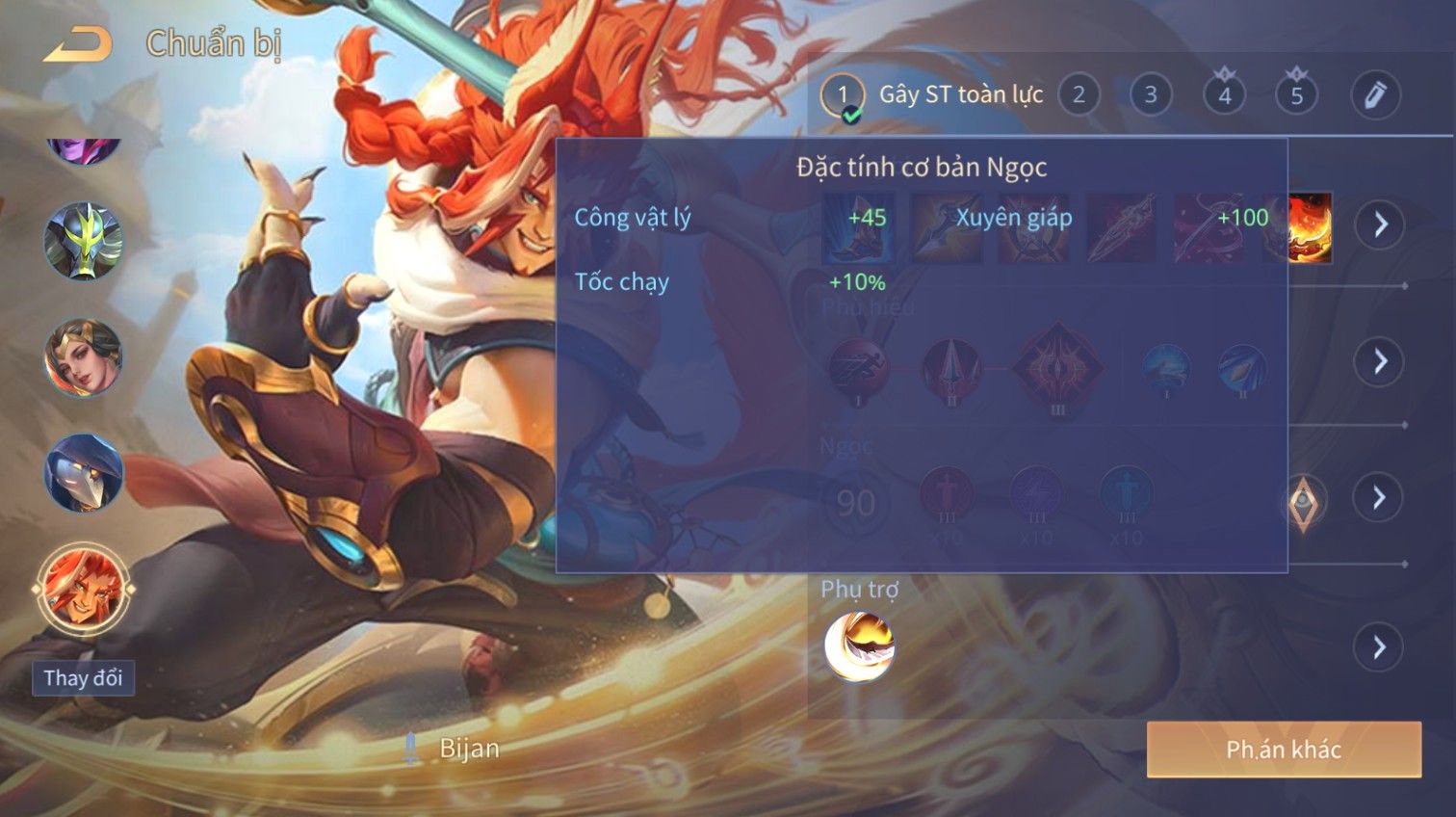Open the Ngọc gem row arrow
The width and height of the screenshot is (1456, 817).
(1380, 497)
